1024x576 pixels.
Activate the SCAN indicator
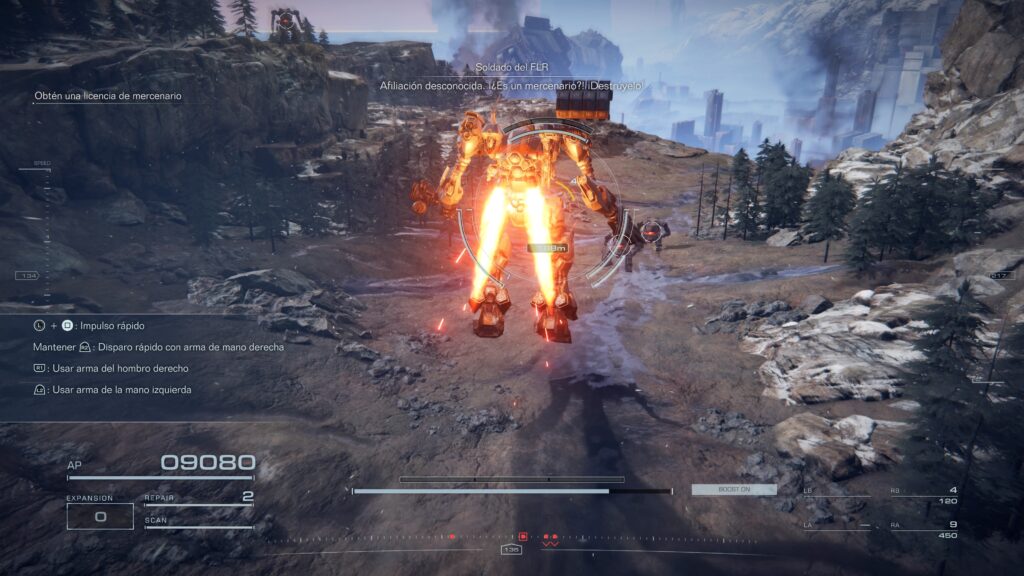point(198,522)
